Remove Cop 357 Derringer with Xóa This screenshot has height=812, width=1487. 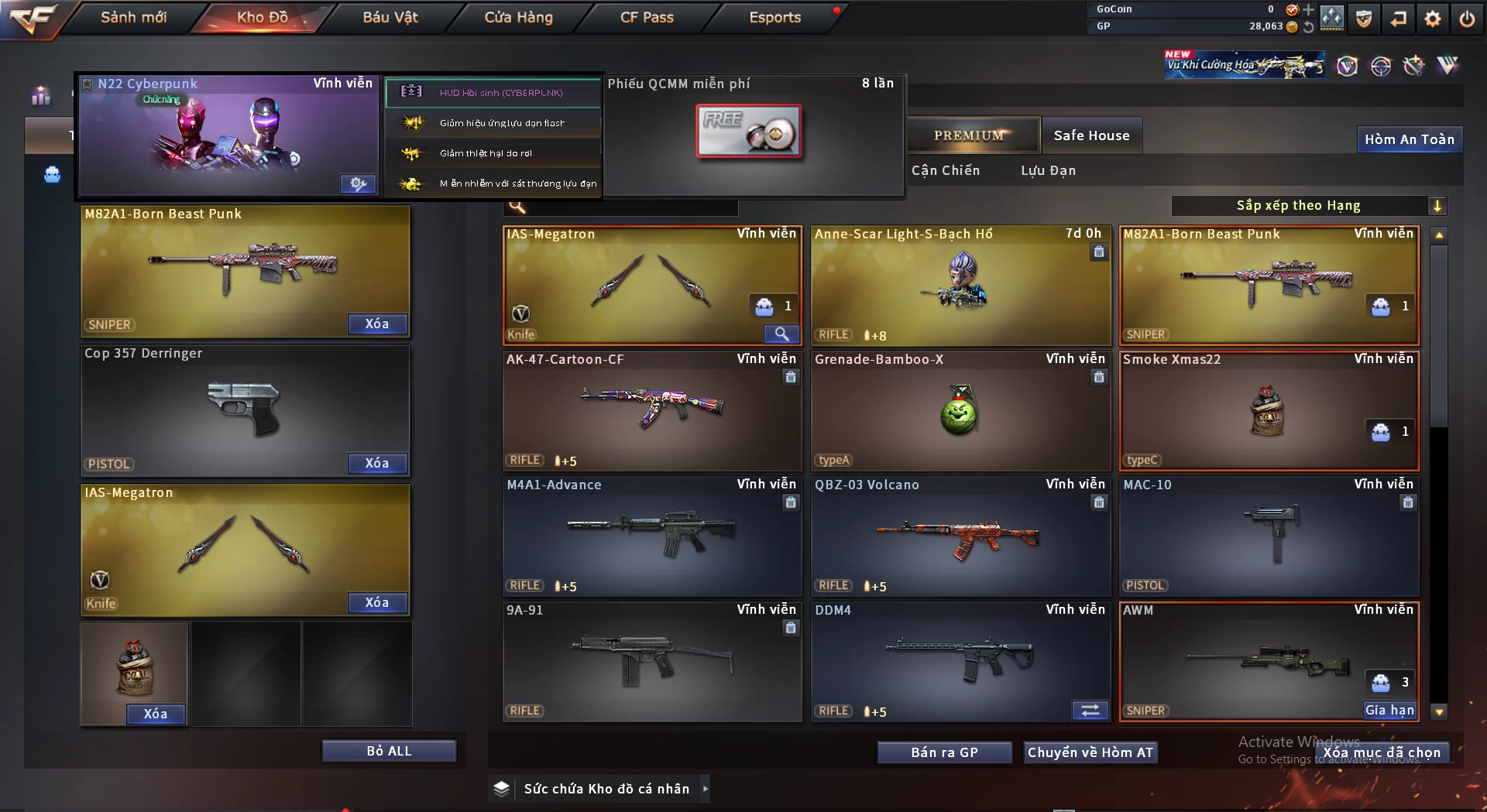377,463
